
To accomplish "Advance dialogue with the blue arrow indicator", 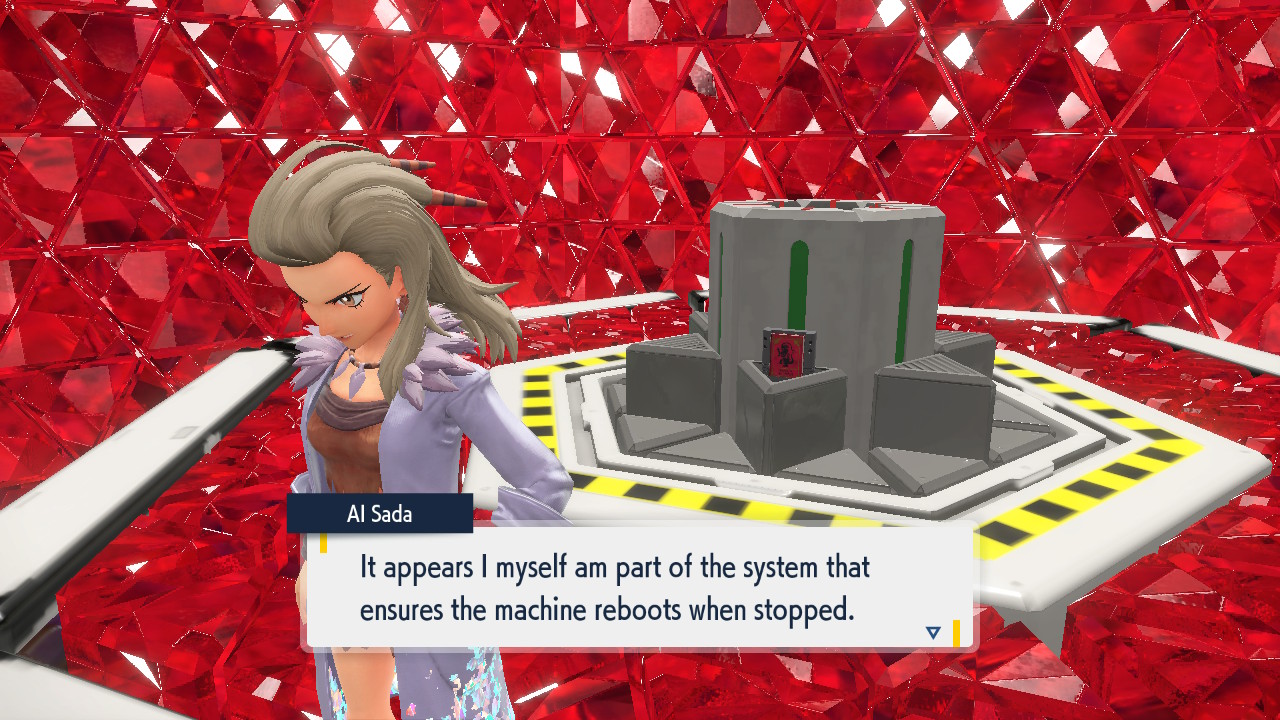I will 933,632.
